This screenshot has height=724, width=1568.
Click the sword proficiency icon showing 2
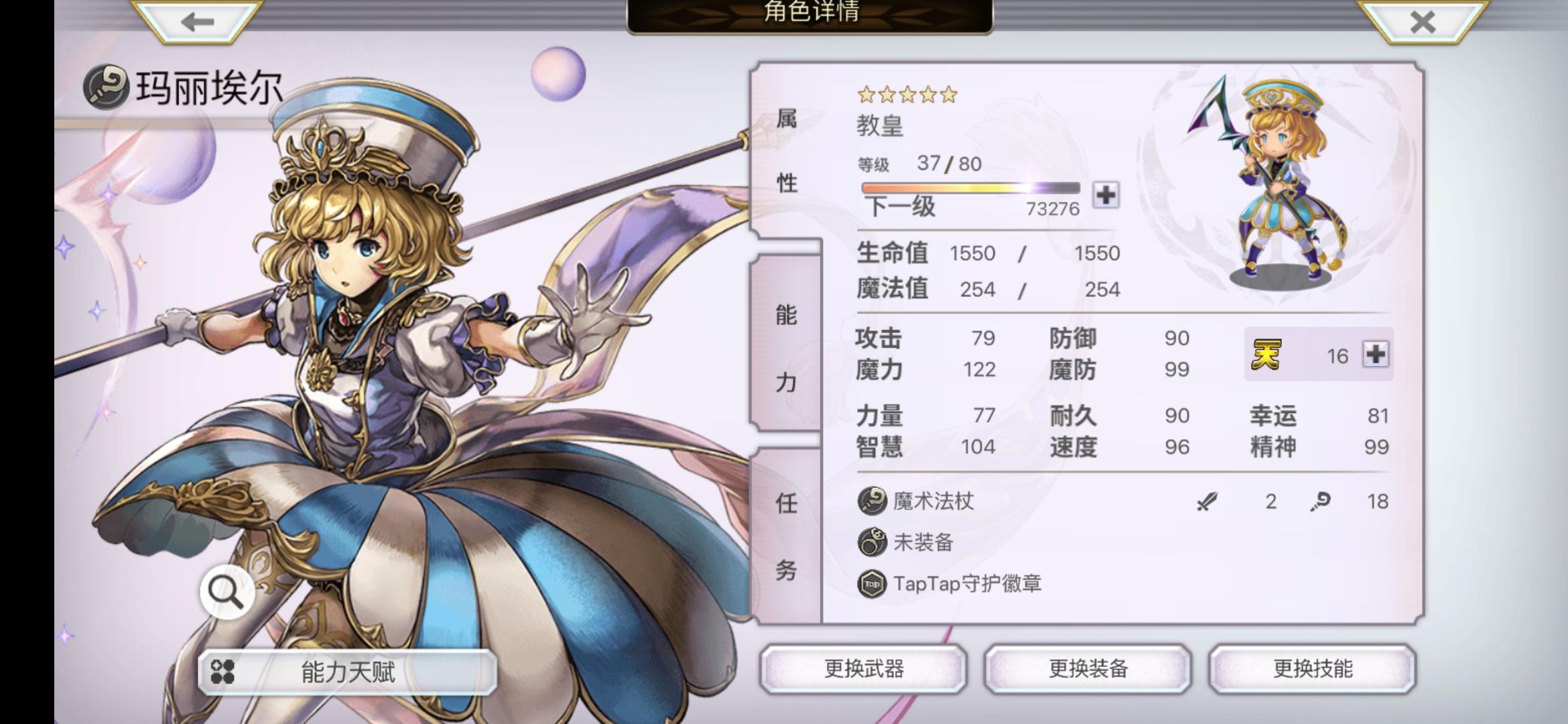(x=1206, y=501)
